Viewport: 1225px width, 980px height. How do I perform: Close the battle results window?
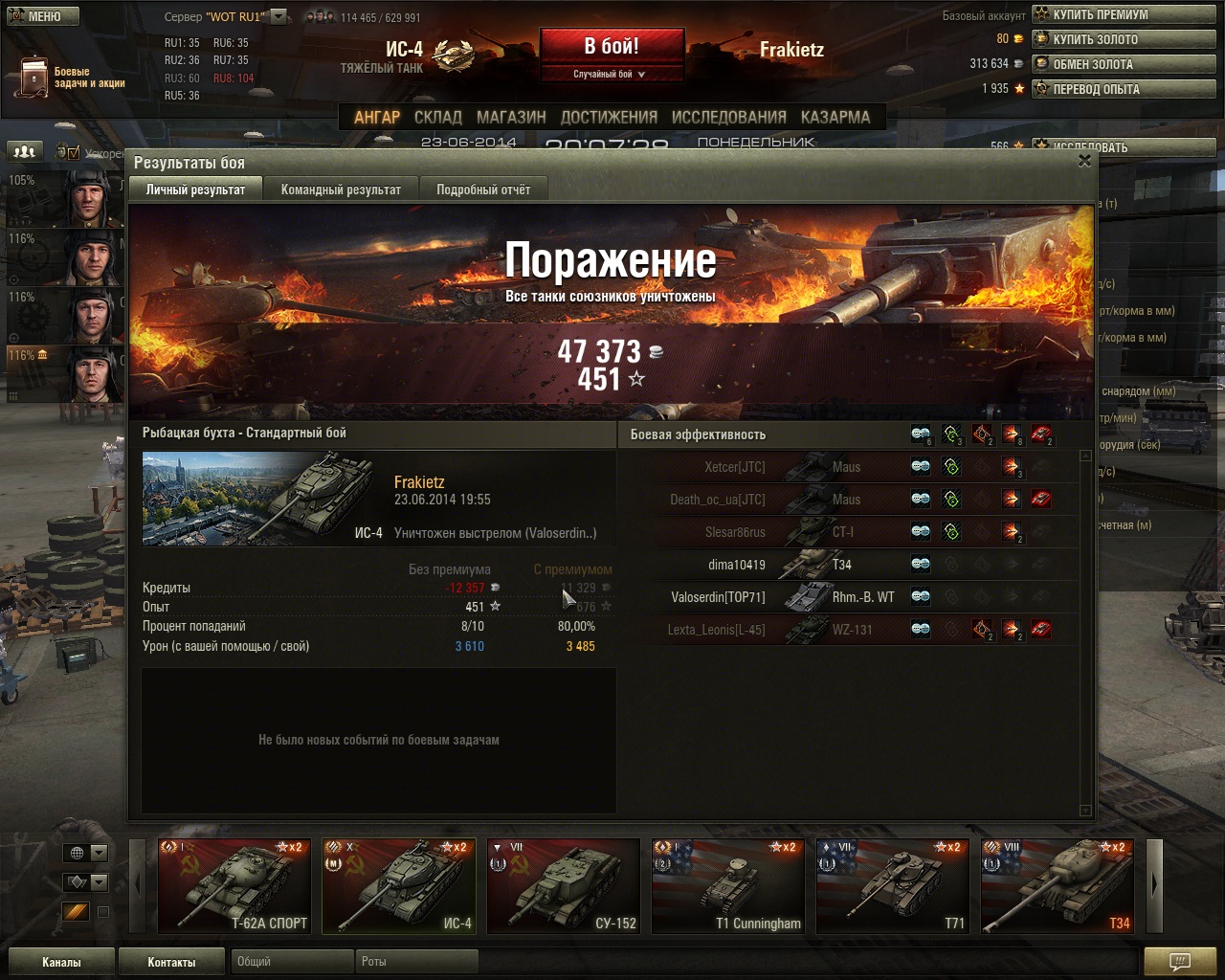point(1084,161)
